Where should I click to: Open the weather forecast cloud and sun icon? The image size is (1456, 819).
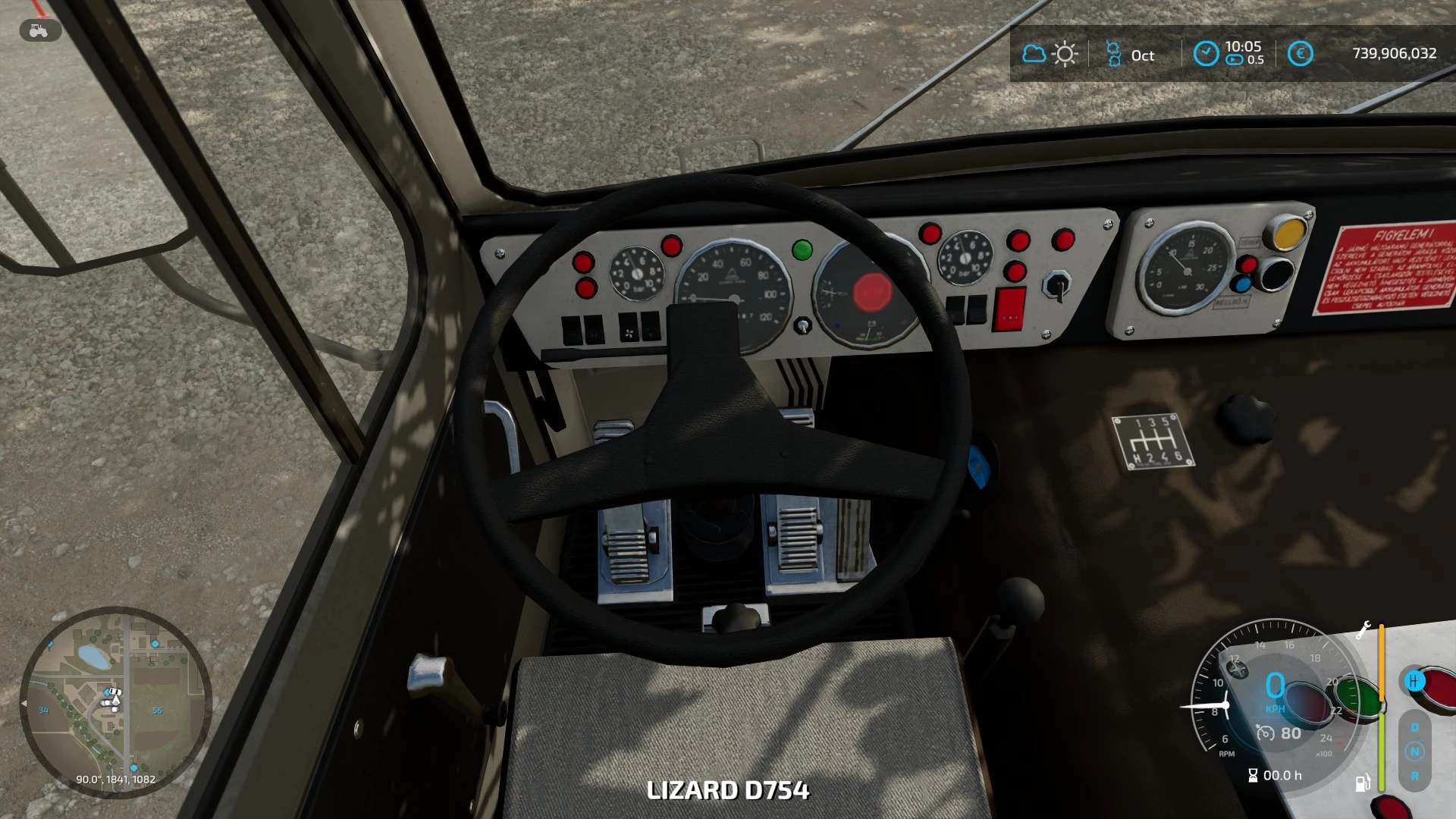click(1050, 54)
